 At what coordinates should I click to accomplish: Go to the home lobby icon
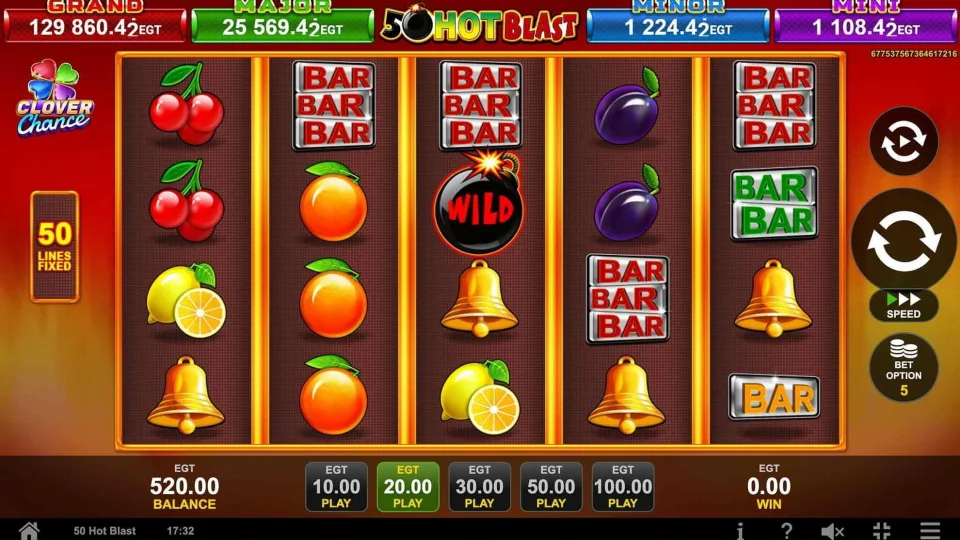pyautogui.click(x=29, y=530)
